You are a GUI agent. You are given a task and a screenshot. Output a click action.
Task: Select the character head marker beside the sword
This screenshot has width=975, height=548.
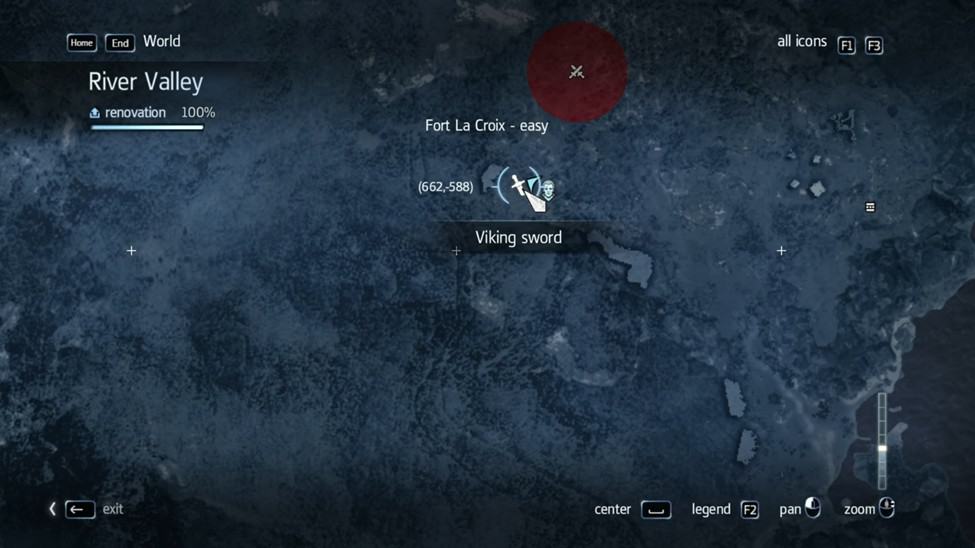(x=548, y=187)
